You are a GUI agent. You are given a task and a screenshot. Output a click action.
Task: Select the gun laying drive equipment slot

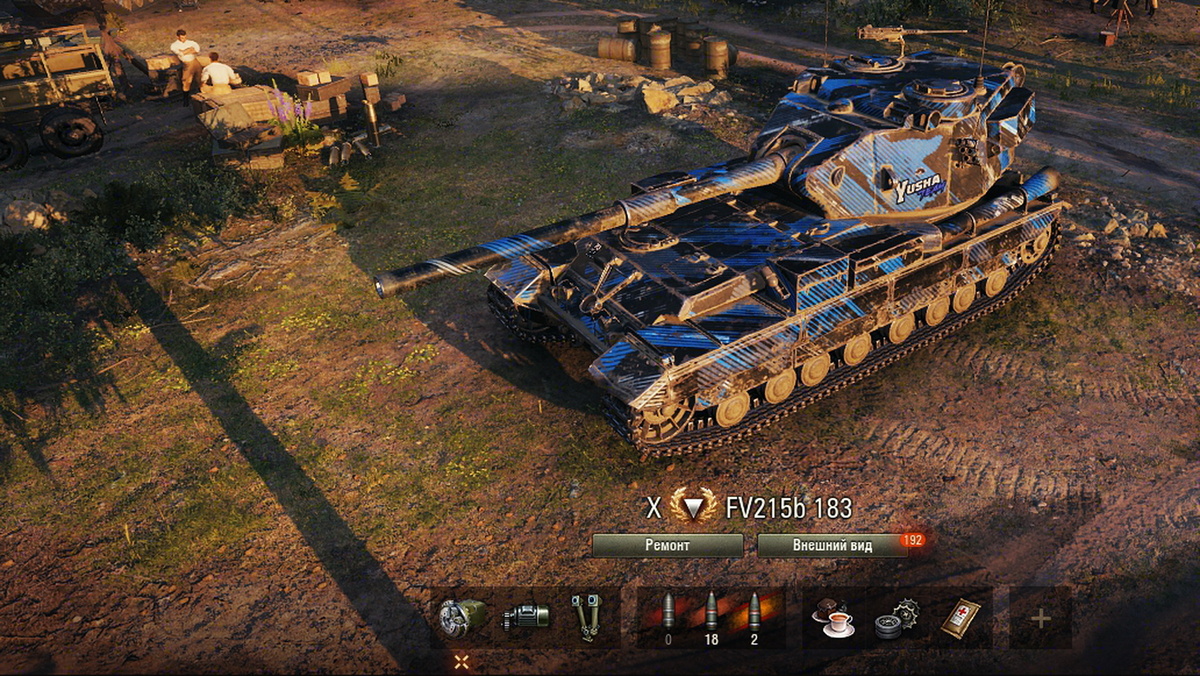click(525, 617)
